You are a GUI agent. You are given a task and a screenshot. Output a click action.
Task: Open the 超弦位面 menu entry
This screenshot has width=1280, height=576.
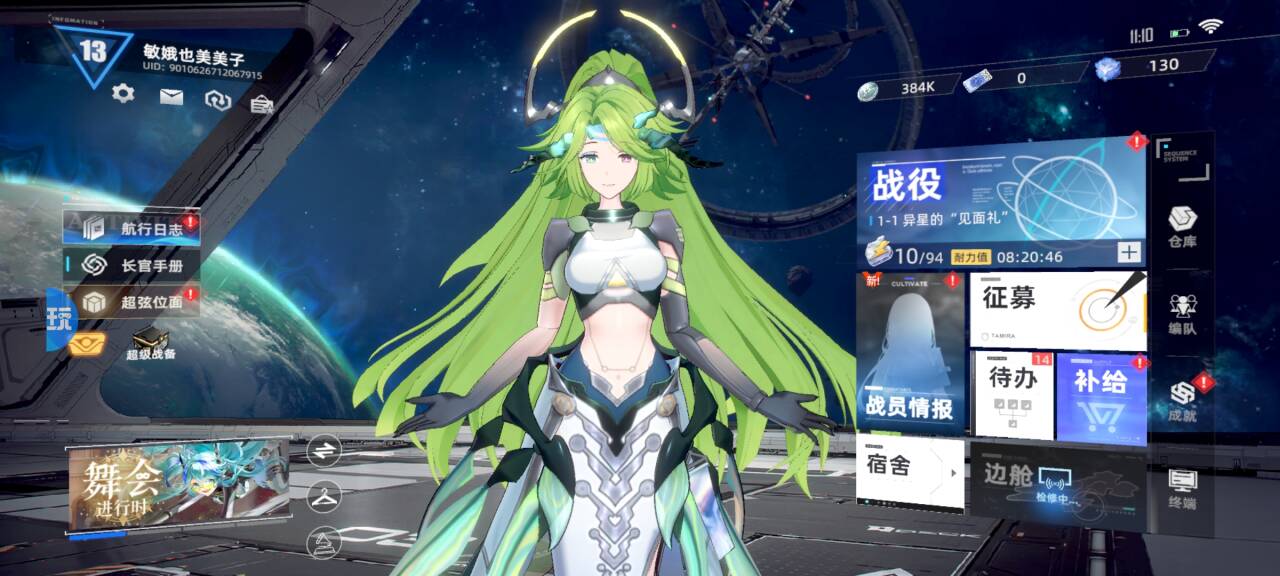[x=132, y=301]
